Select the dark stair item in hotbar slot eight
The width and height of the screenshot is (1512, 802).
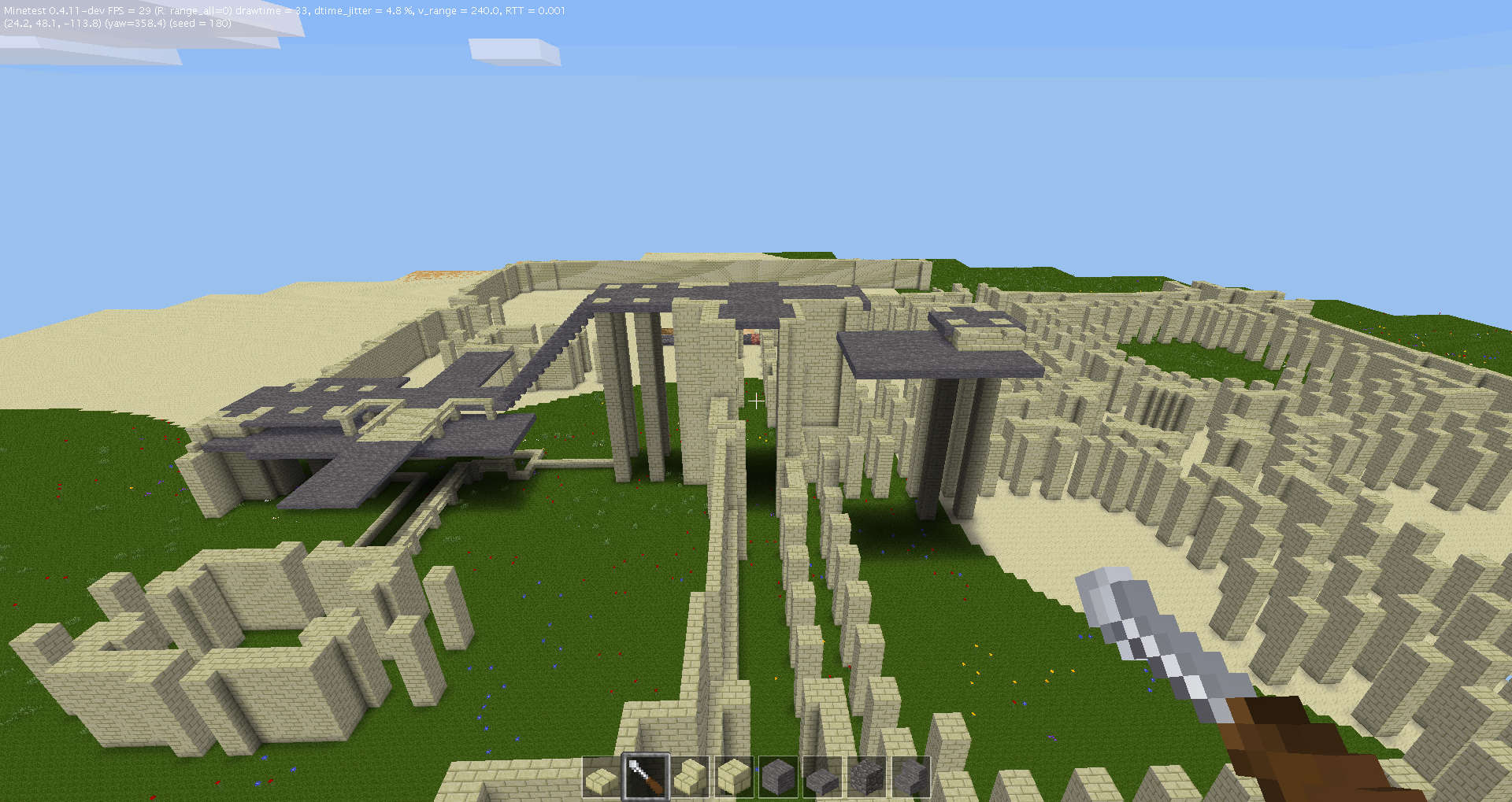pos(912,775)
